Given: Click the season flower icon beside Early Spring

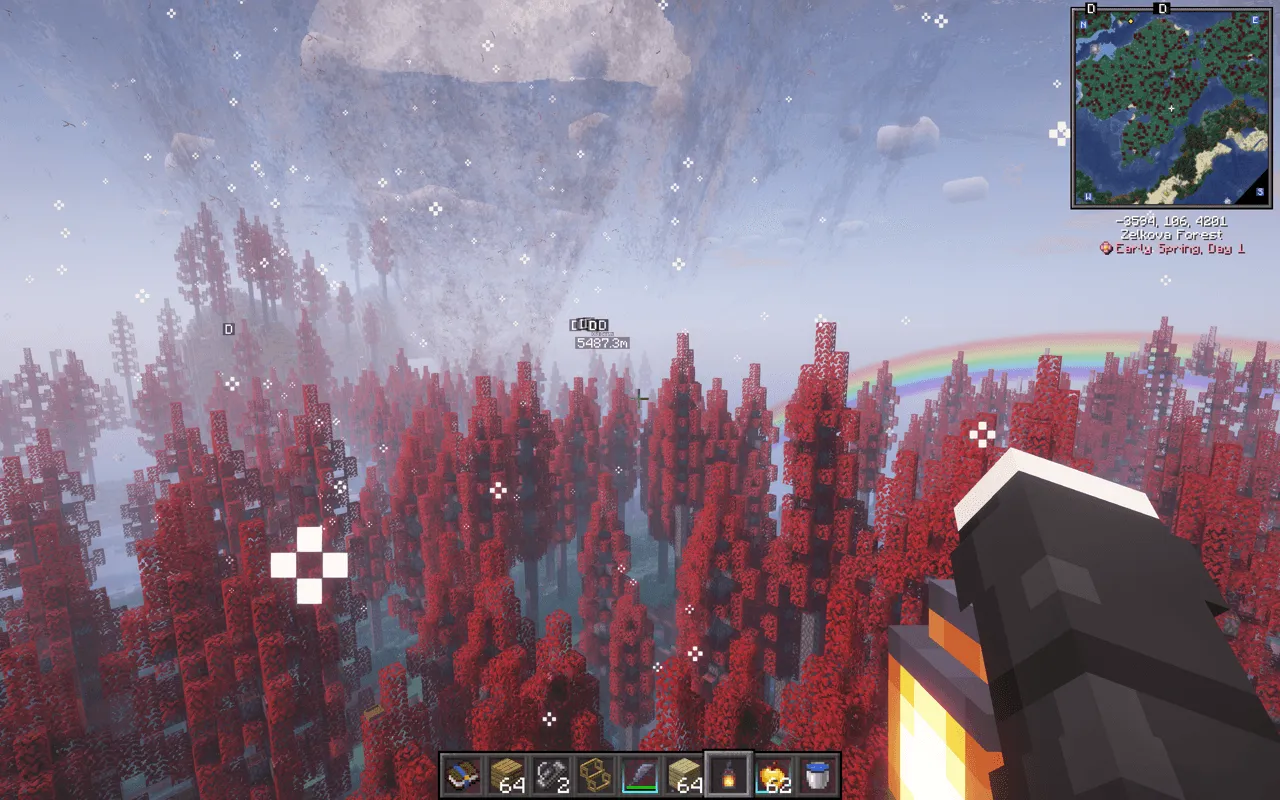Looking at the screenshot, I should tap(1106, 246).
